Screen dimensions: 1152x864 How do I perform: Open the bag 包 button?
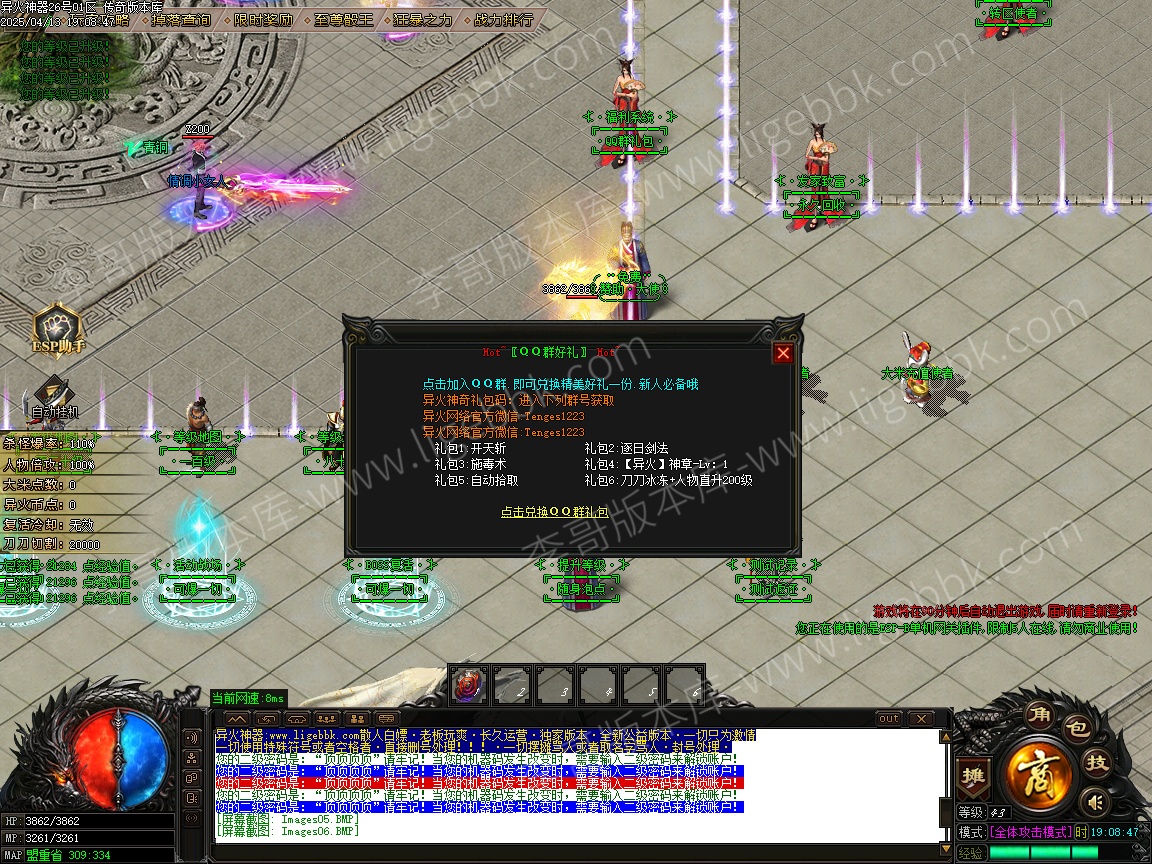1076,730
